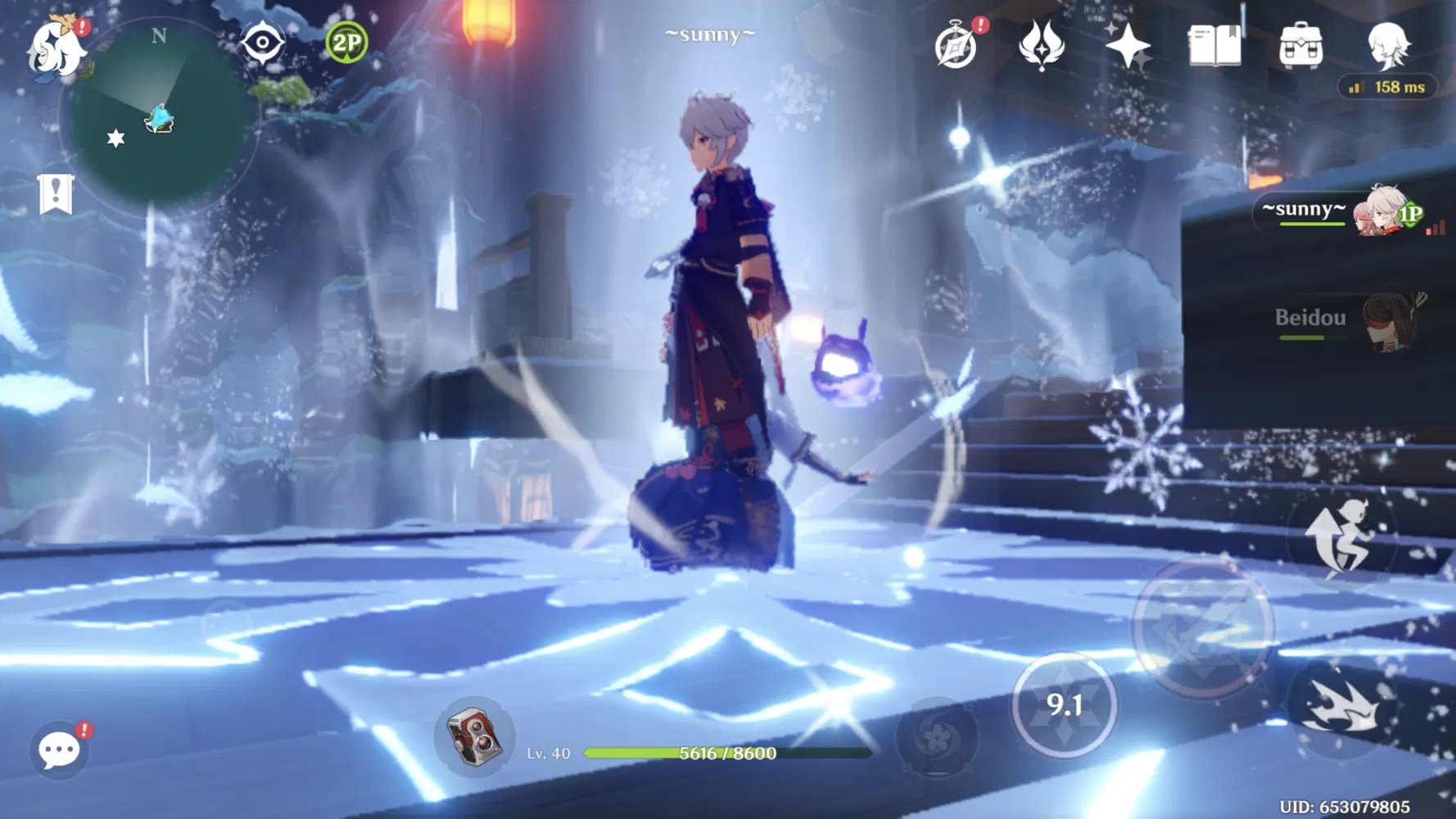1456x819 pixels.
Task: Open the Inventory bag
Action: pyautogui.click(x=1302, y=45)
